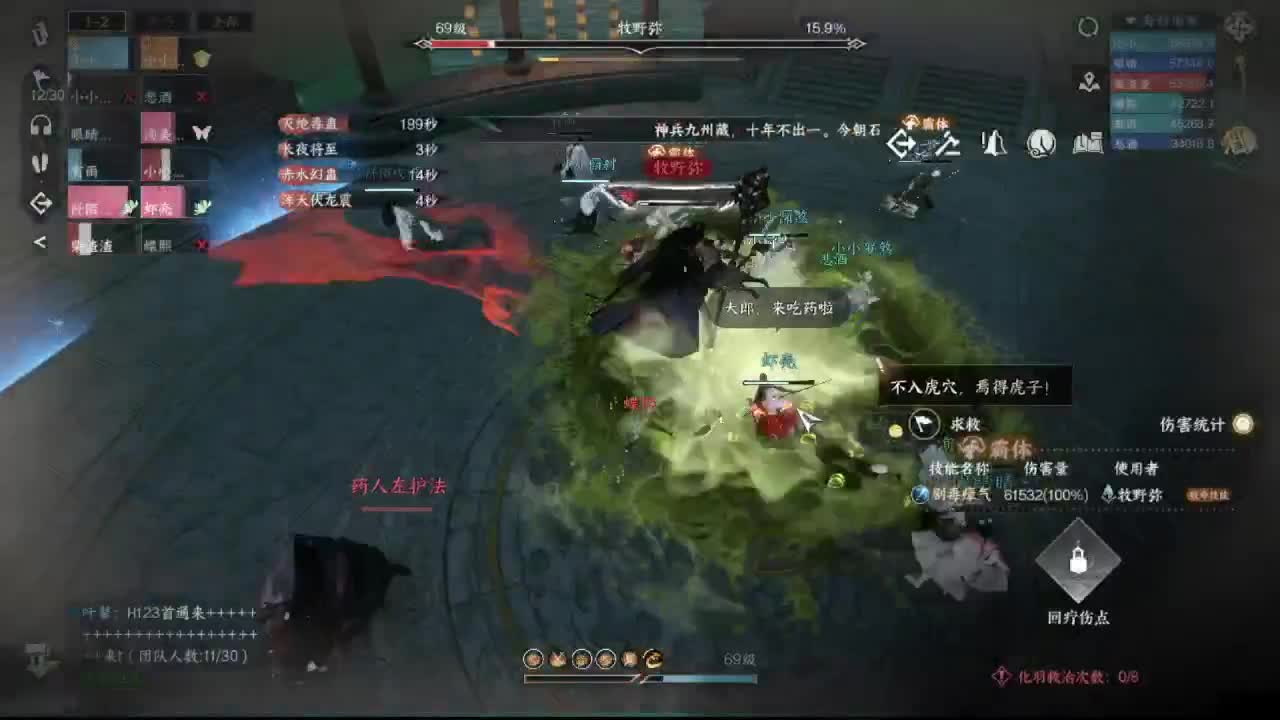Open the round clock-seal icon beside the bell
This screenshot has height=720, width=1280.
click(x=1042, y=143)
